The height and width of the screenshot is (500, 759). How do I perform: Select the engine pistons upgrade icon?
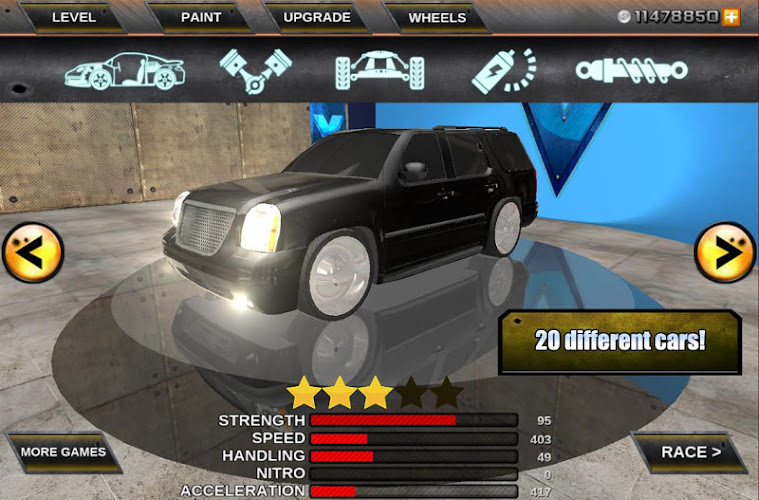point(255,70)
